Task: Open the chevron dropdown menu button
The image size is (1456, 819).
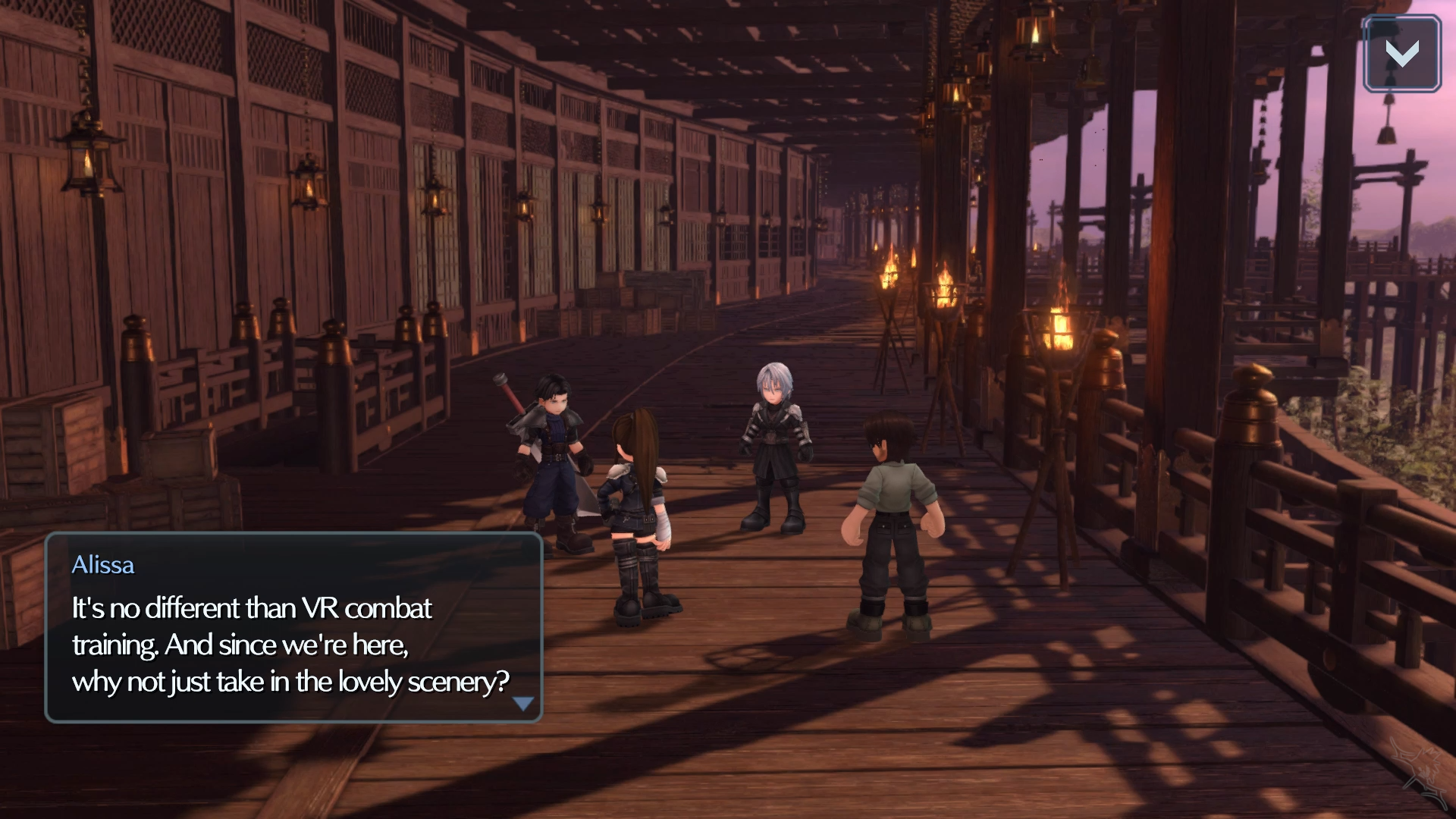Action: coord(1401,55)
